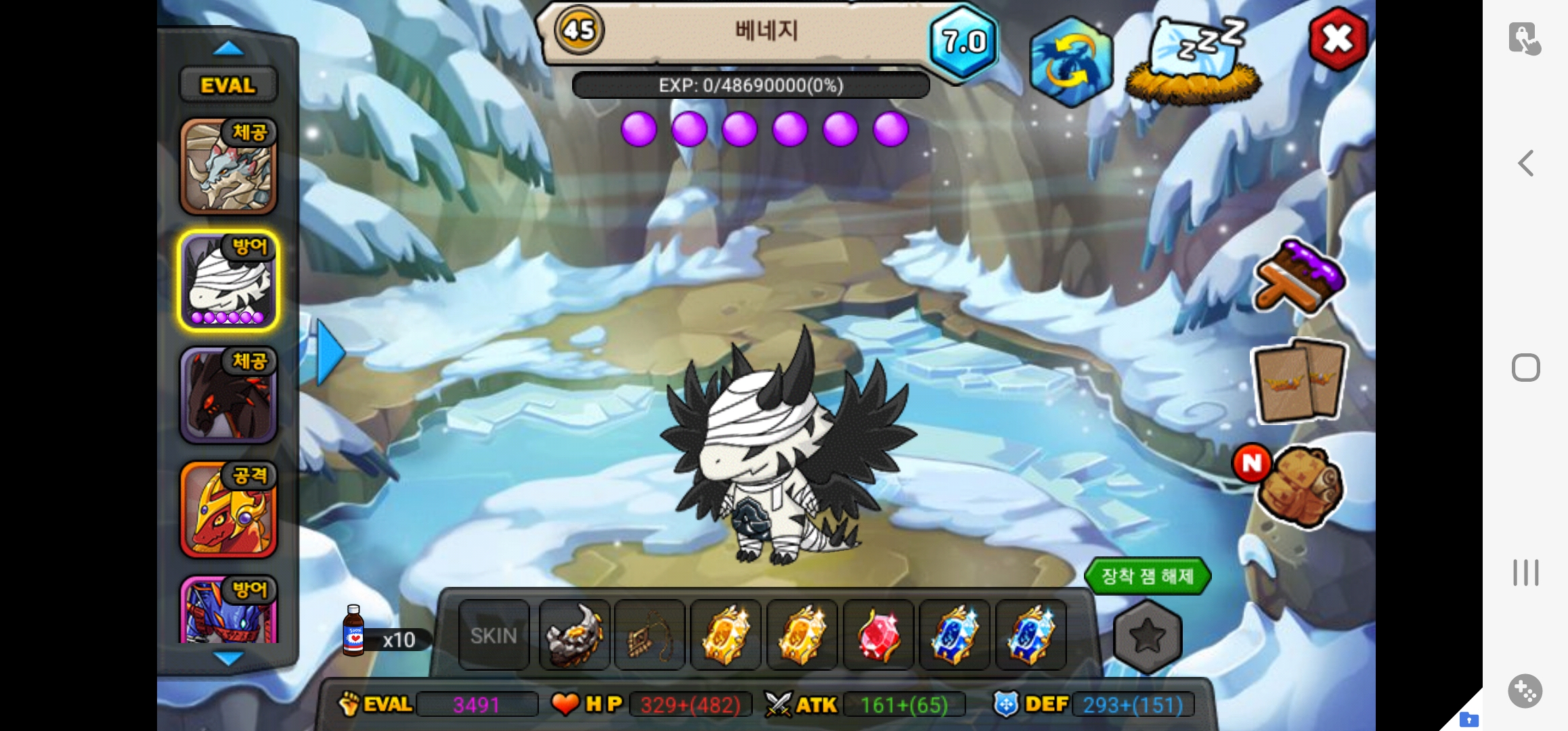Tap the star hexagon button
This screenshot has width=1568, height=731.
pos(1148,637)
